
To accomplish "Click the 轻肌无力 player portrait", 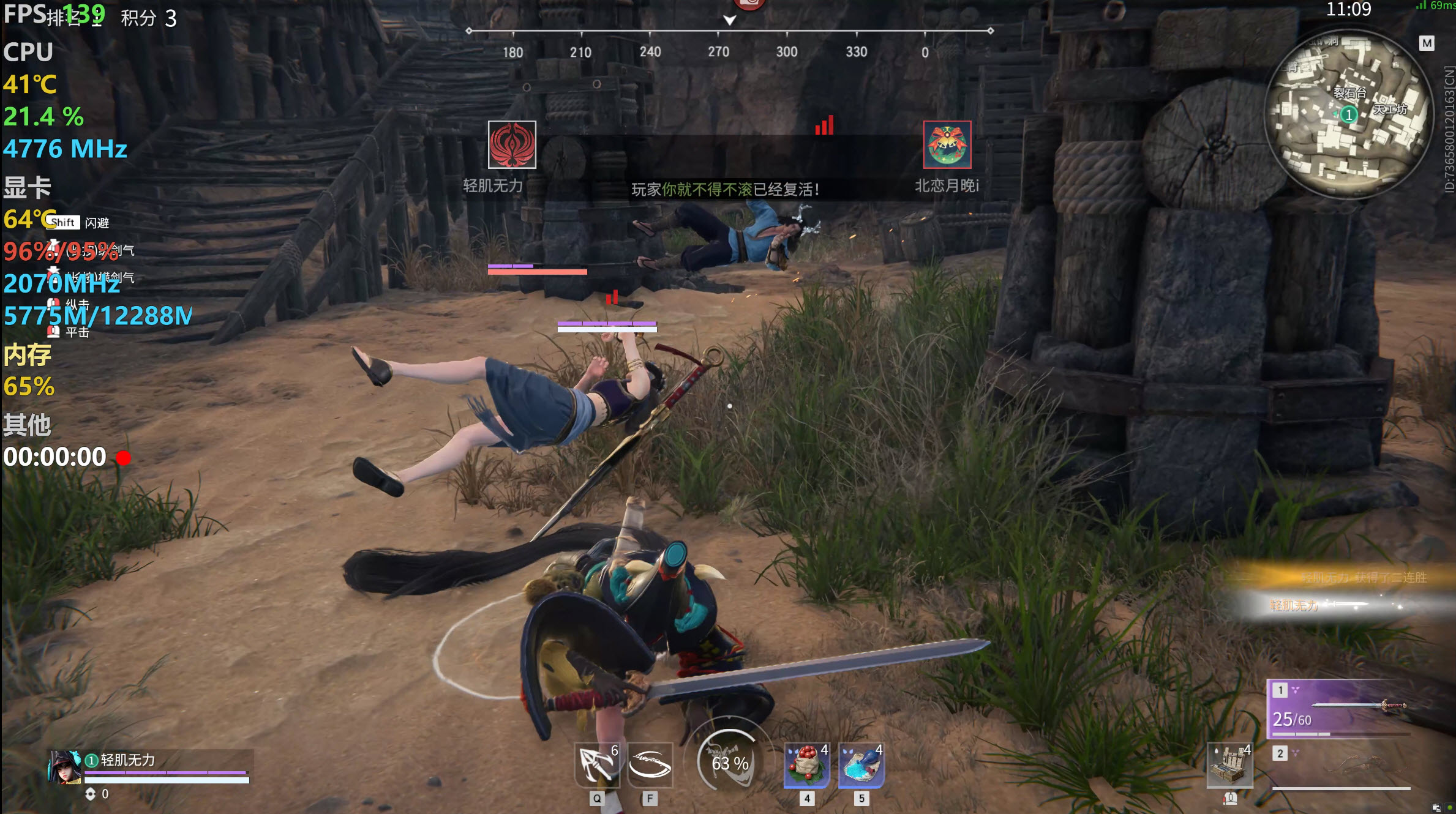I will [65, 767].
